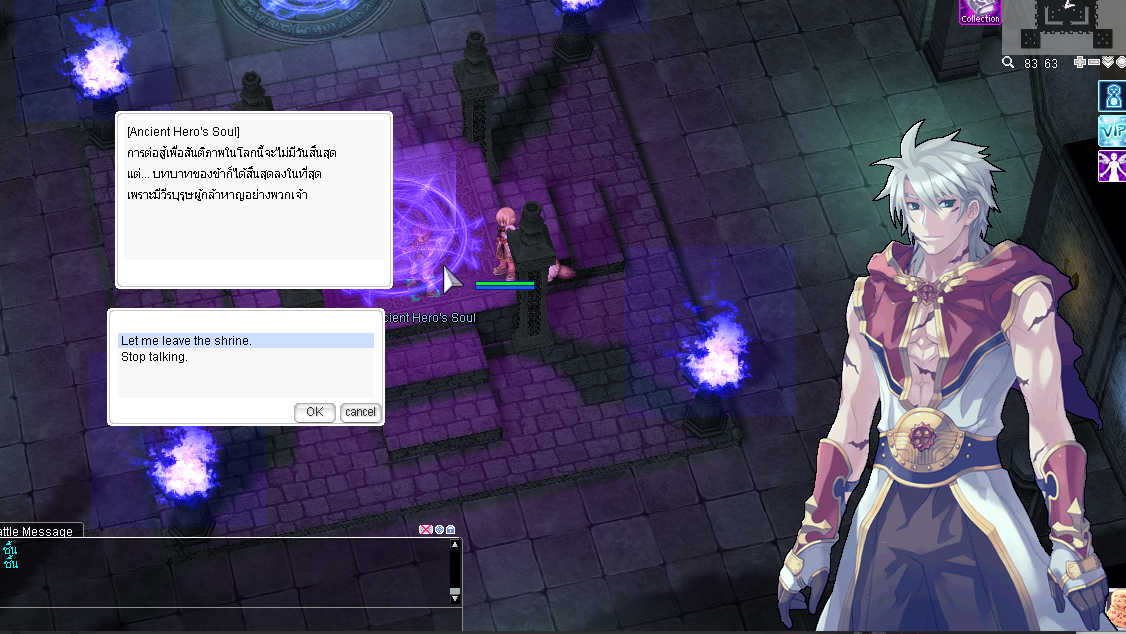Screen dimensions: 1126x634
Task: Click the chat scrollbar up arrow
Action: [x=455, y=545]
